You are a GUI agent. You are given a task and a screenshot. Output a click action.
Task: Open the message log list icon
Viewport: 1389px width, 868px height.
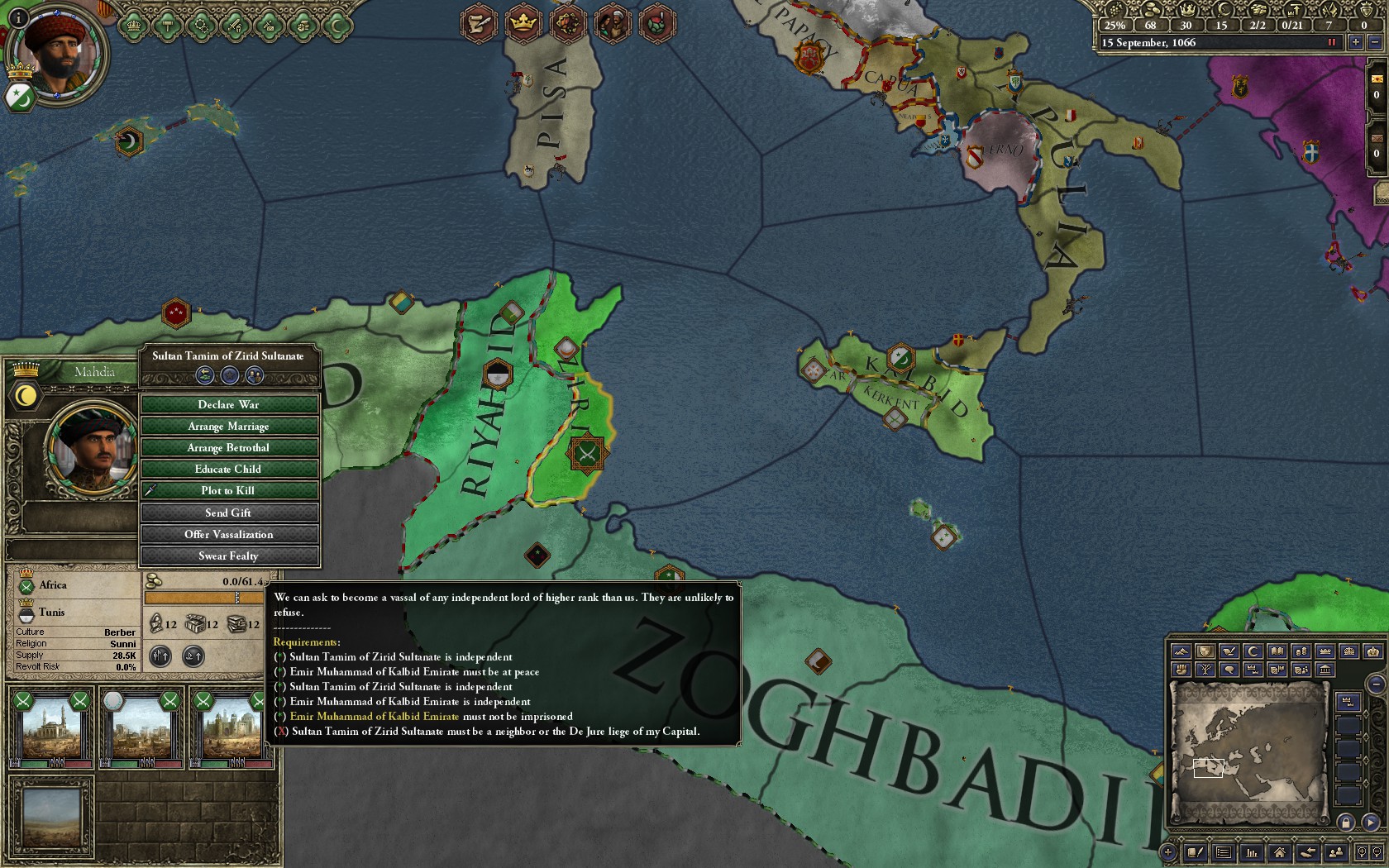[x=1222, y=852]
